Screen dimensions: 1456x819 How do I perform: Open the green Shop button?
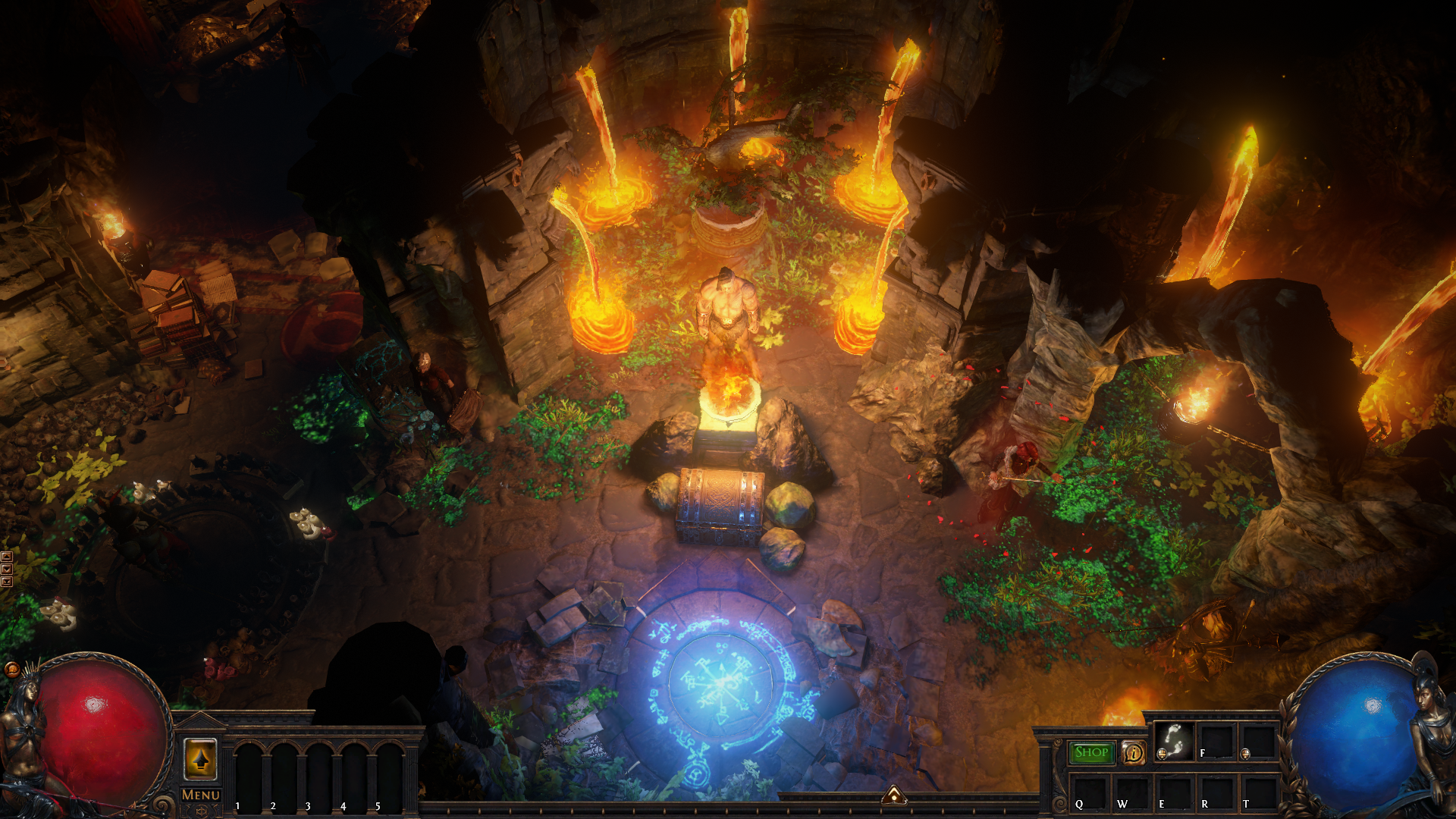click(x=1091, y=752)
